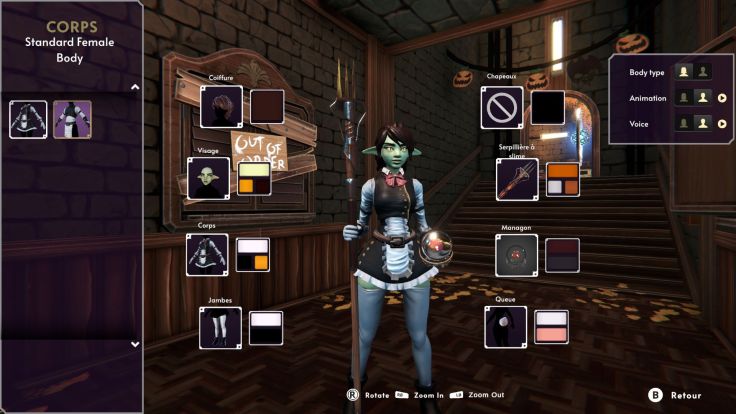Open the Coiffure hairstyle slot

point(221,107)
